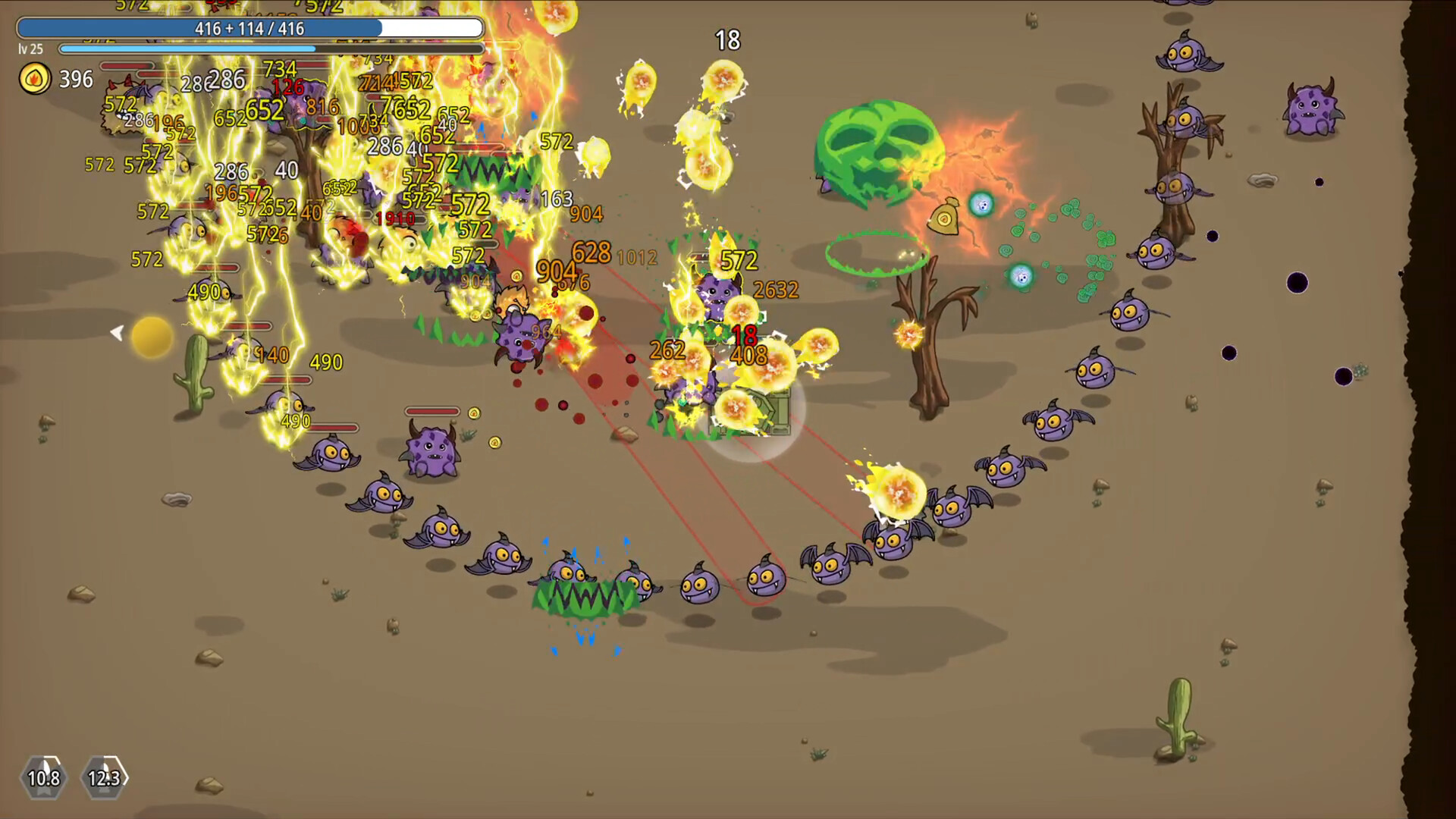The height and width of the screenshot is (819, 1456).
Task: Click the black hole on the right side
Action: 1297,284
